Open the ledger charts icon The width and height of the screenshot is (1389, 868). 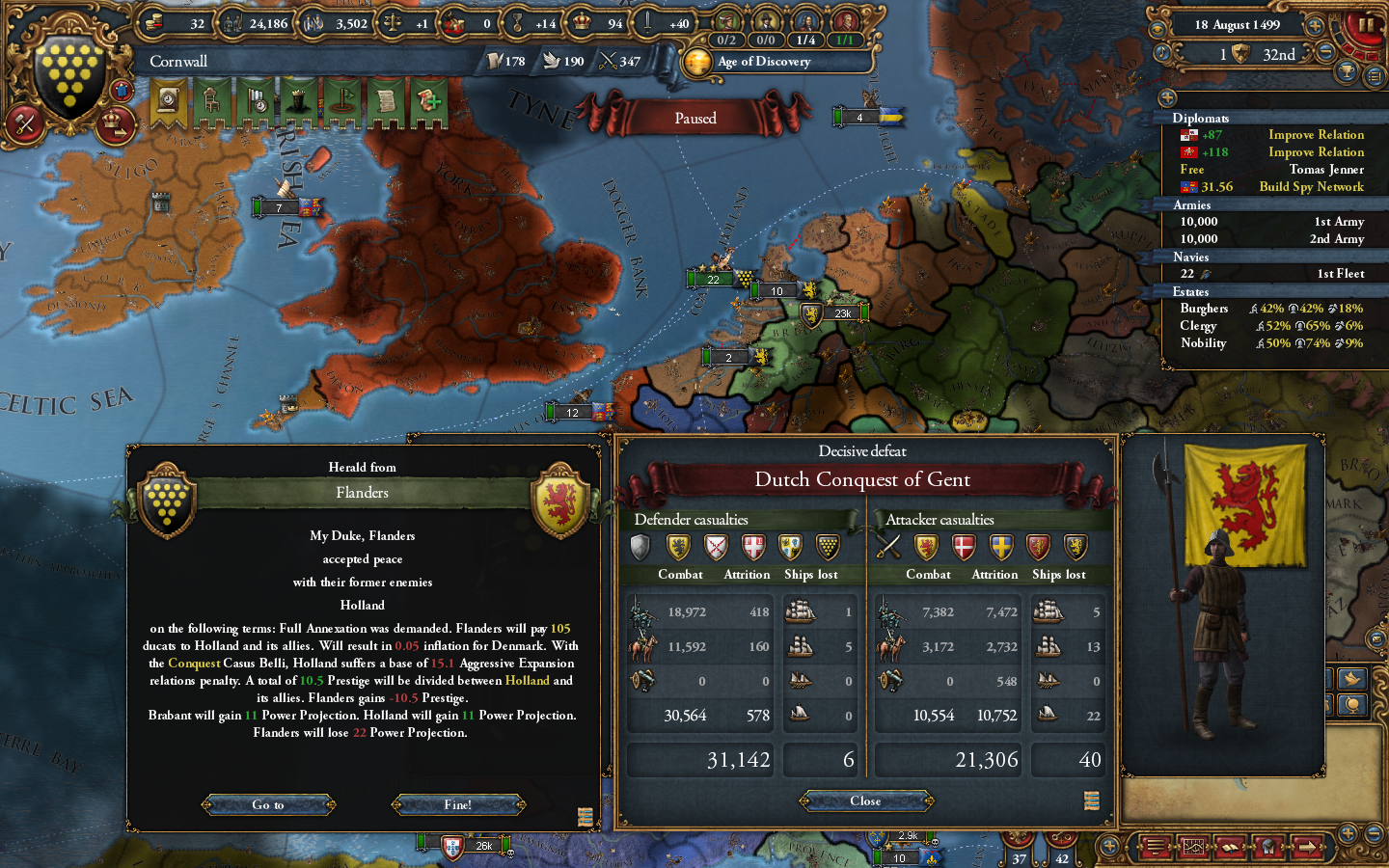[1193, 847]
